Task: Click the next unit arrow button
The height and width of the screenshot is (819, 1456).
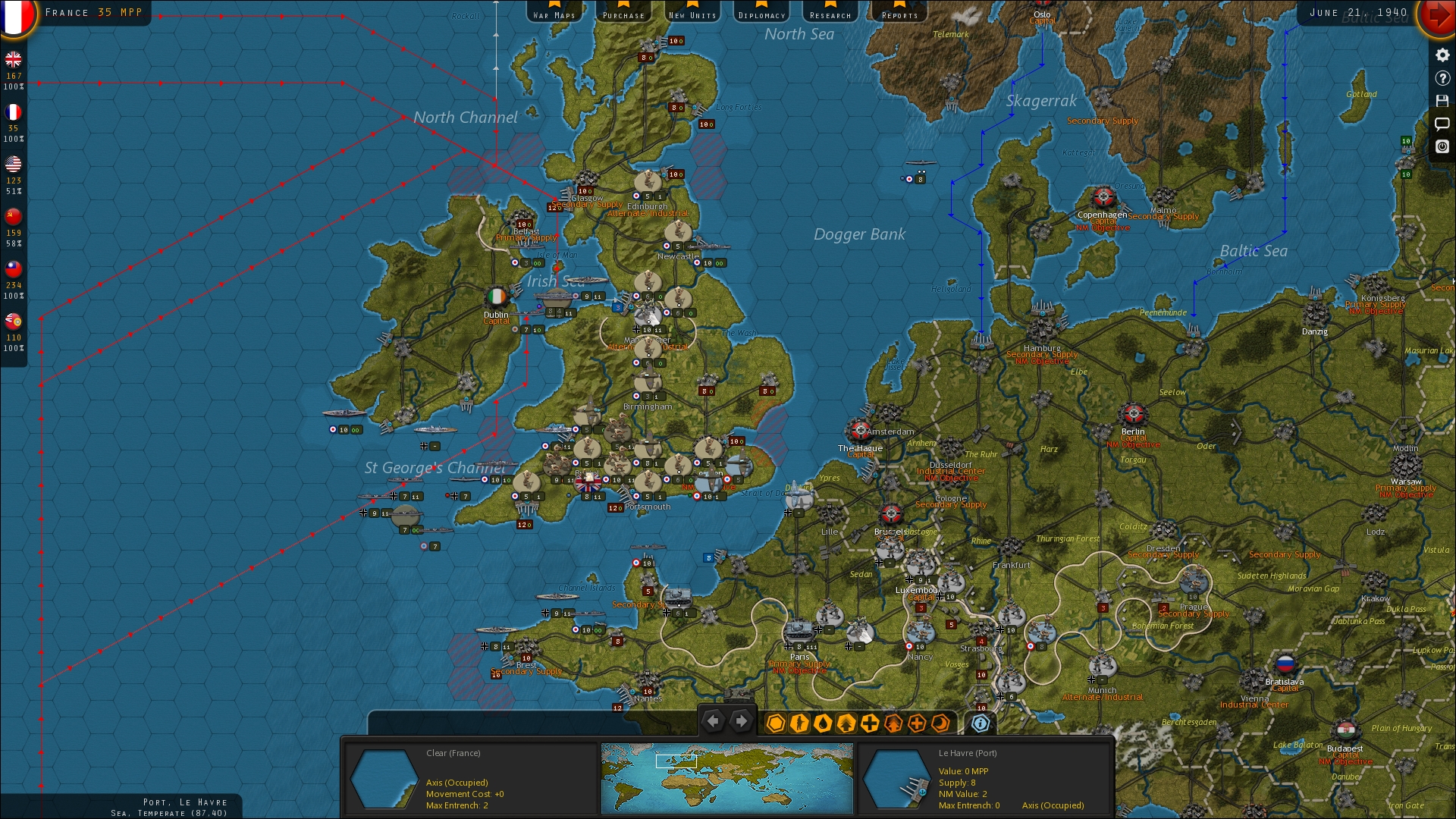Action: point(741,720)
